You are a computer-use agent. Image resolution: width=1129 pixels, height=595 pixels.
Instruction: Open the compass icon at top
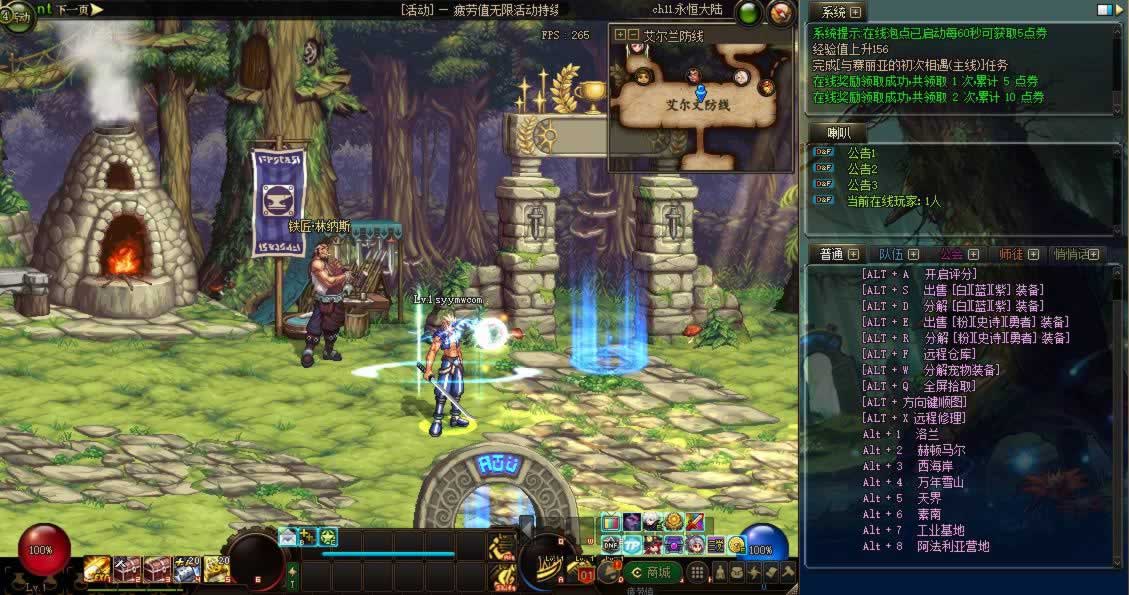781,13
